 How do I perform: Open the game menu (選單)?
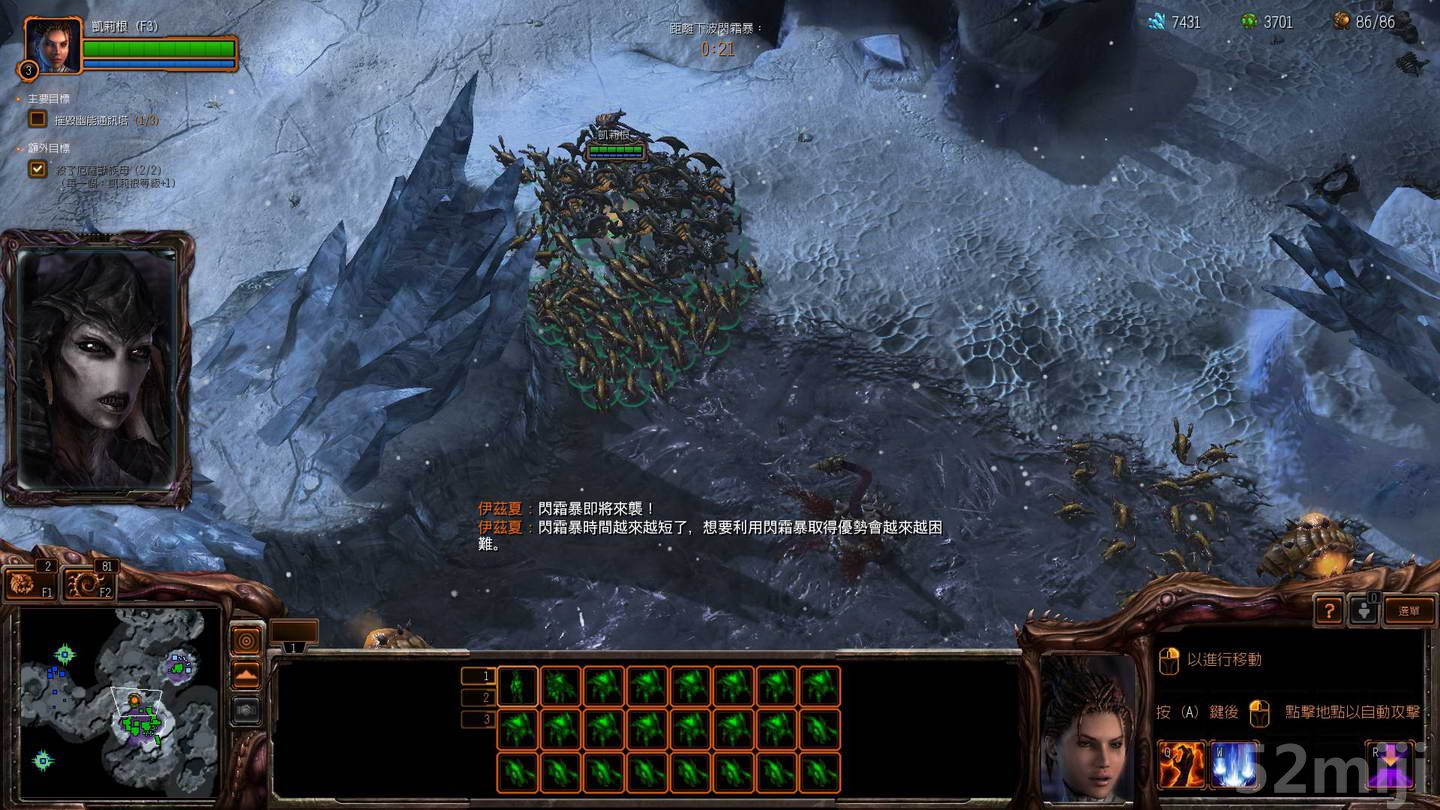pos(1407,611)
